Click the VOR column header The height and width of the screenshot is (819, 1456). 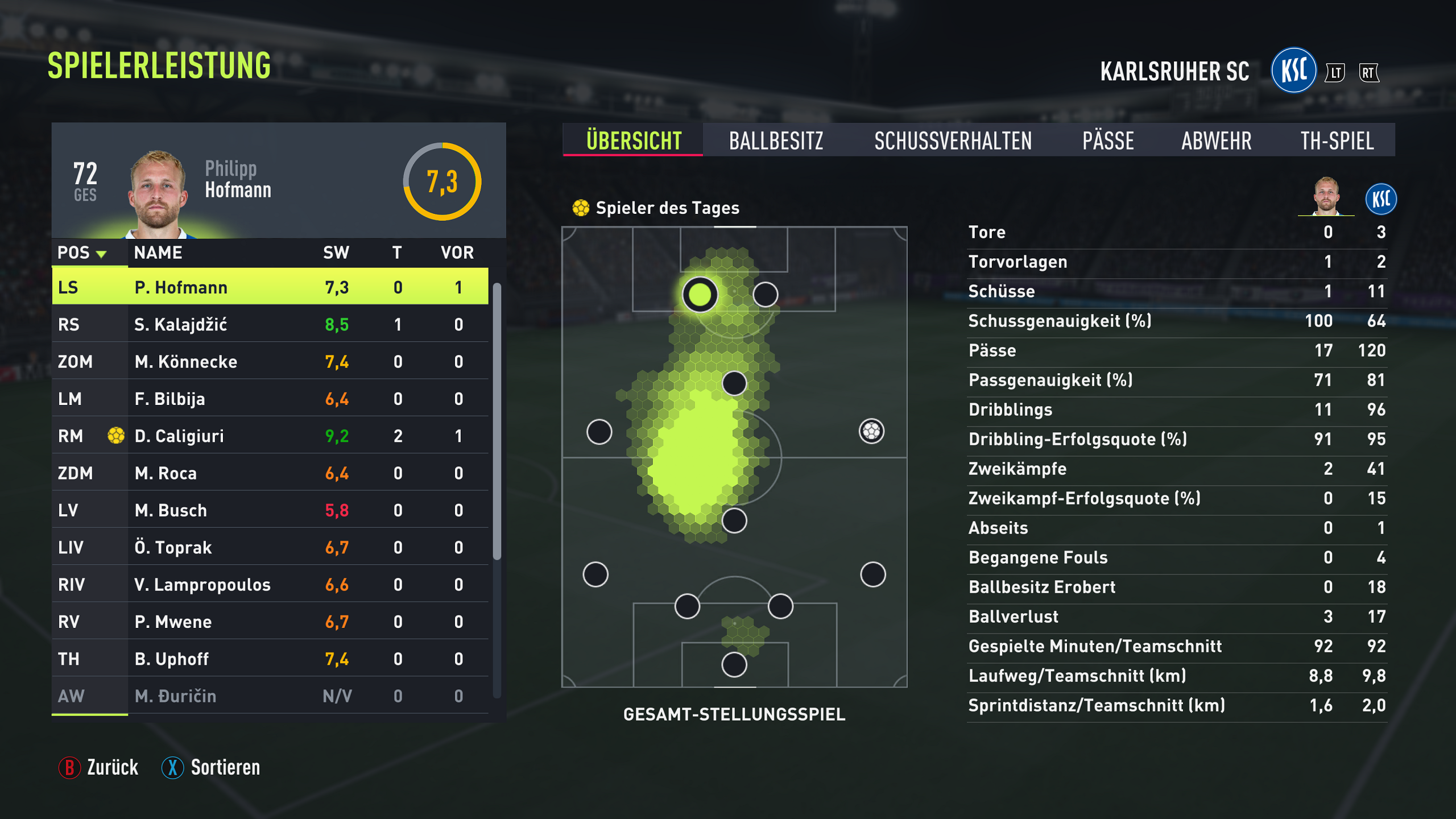pyautogui.click(x=457, y=253)
